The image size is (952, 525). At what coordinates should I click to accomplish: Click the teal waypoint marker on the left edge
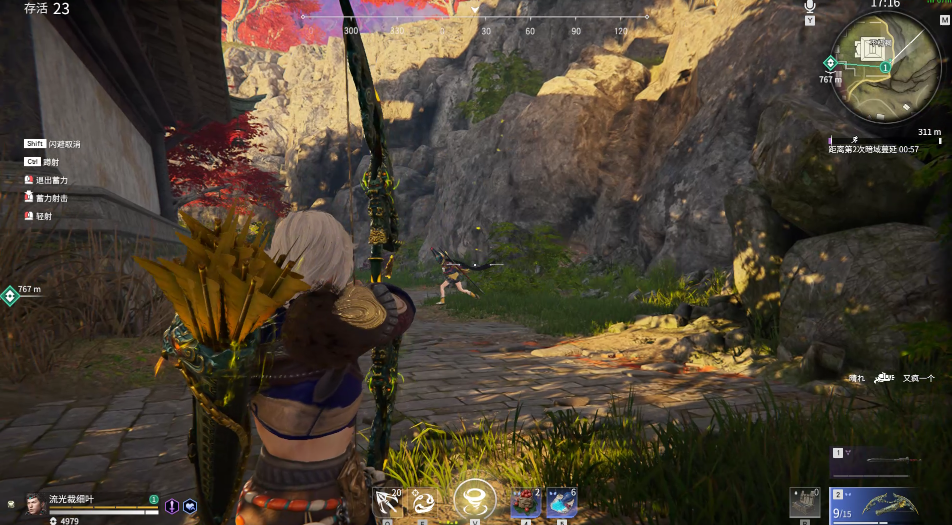9,295
